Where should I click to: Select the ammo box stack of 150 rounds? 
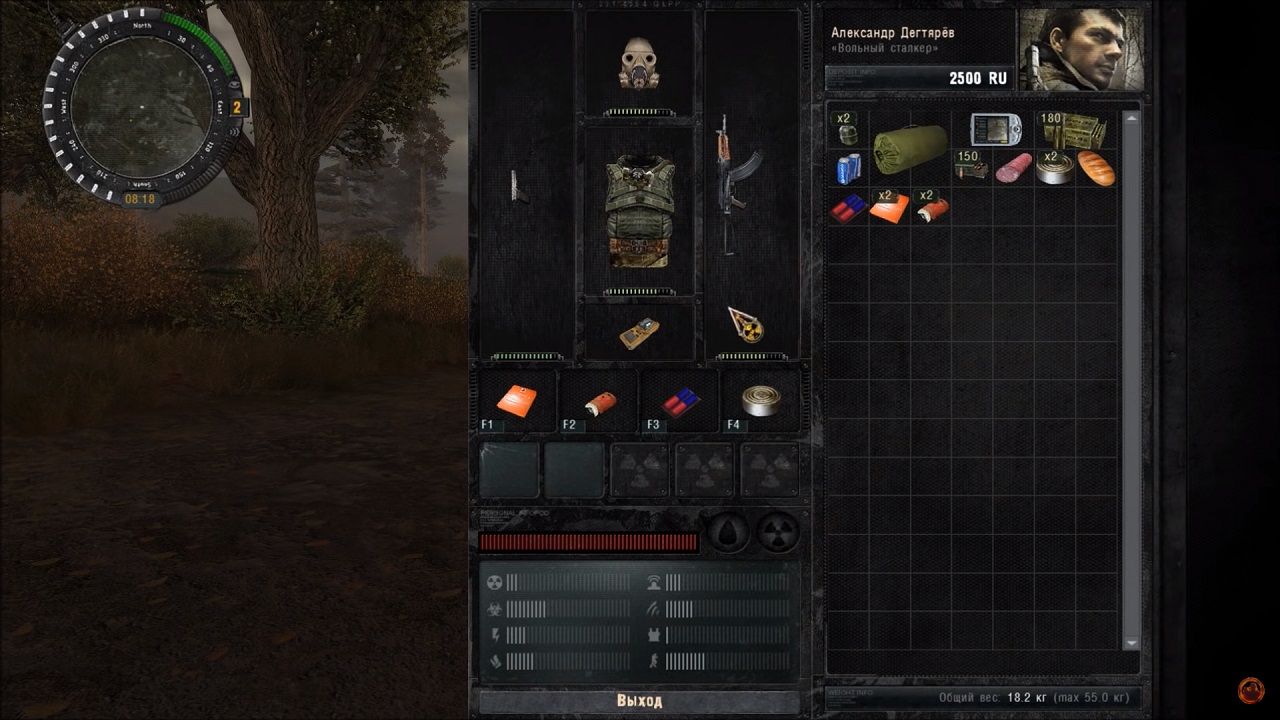pyautogui.click(x=971, y=167)
